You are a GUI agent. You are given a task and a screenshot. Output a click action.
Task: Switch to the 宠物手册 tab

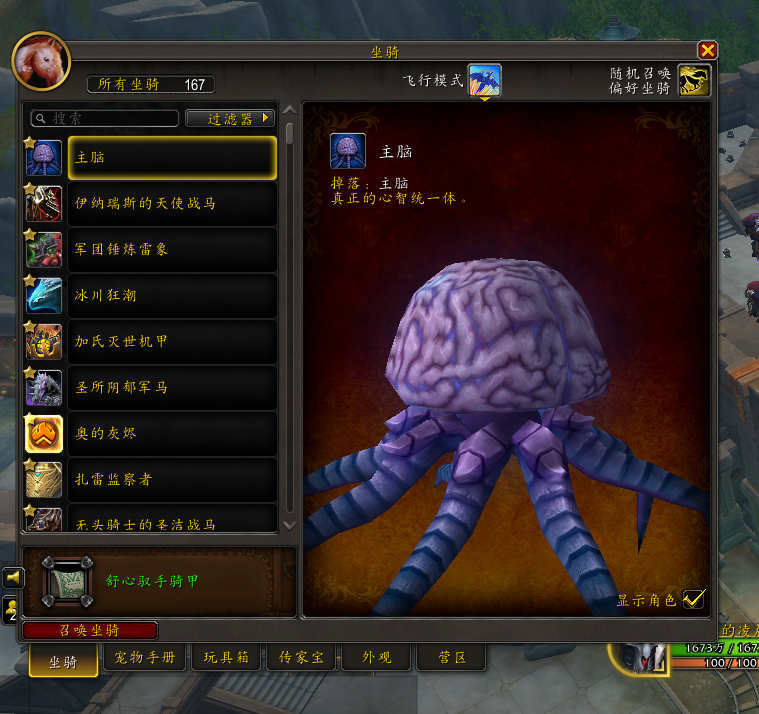(145, 658)
